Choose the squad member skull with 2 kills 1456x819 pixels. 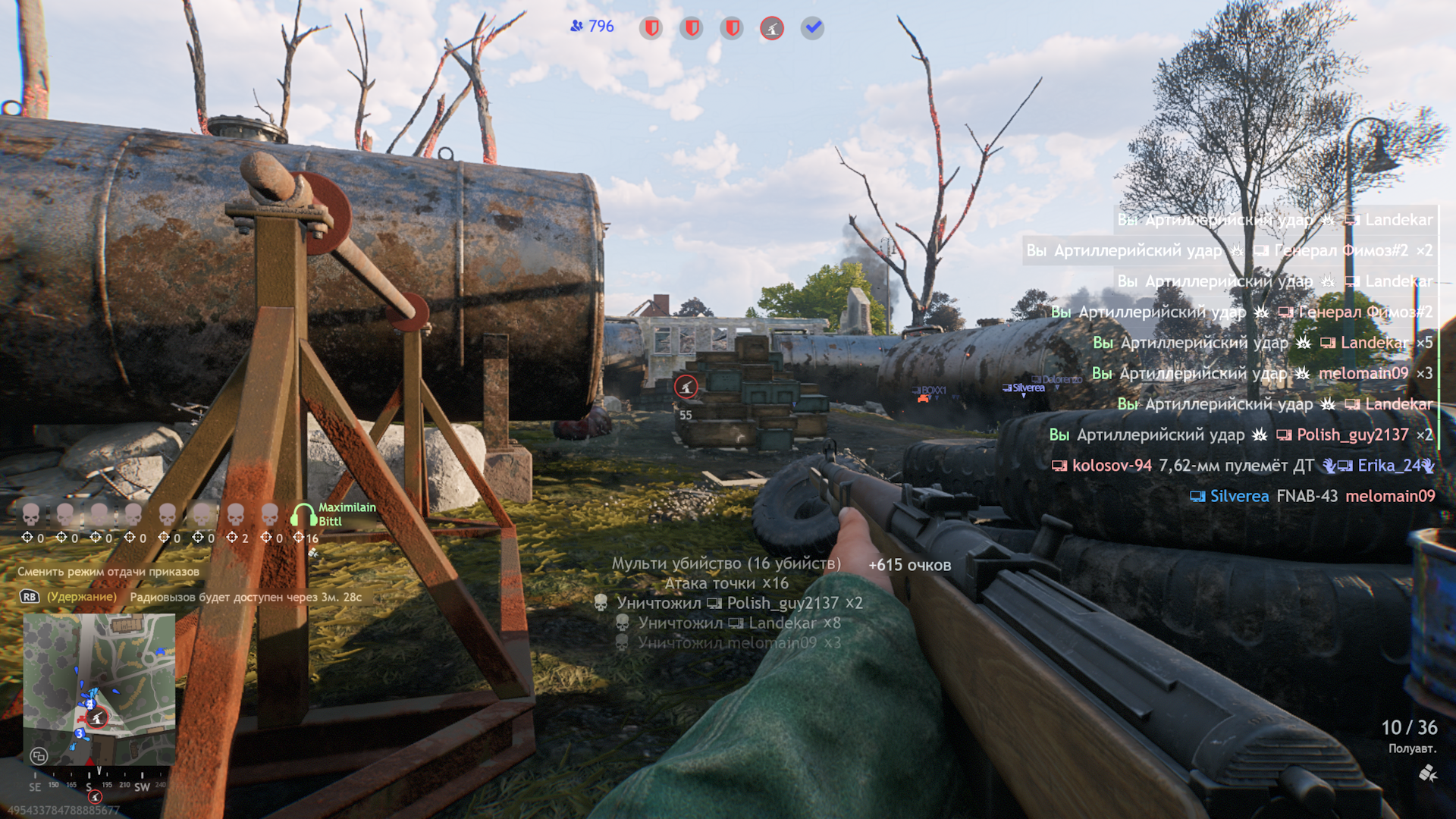tap(236, 515)
